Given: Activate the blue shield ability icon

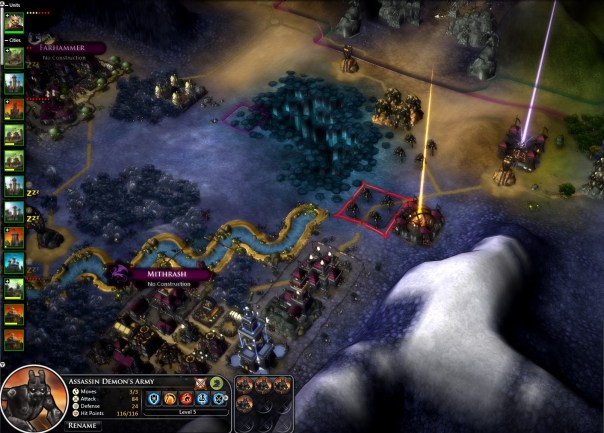Looking at the screenshot, I should tap(156, 398).
